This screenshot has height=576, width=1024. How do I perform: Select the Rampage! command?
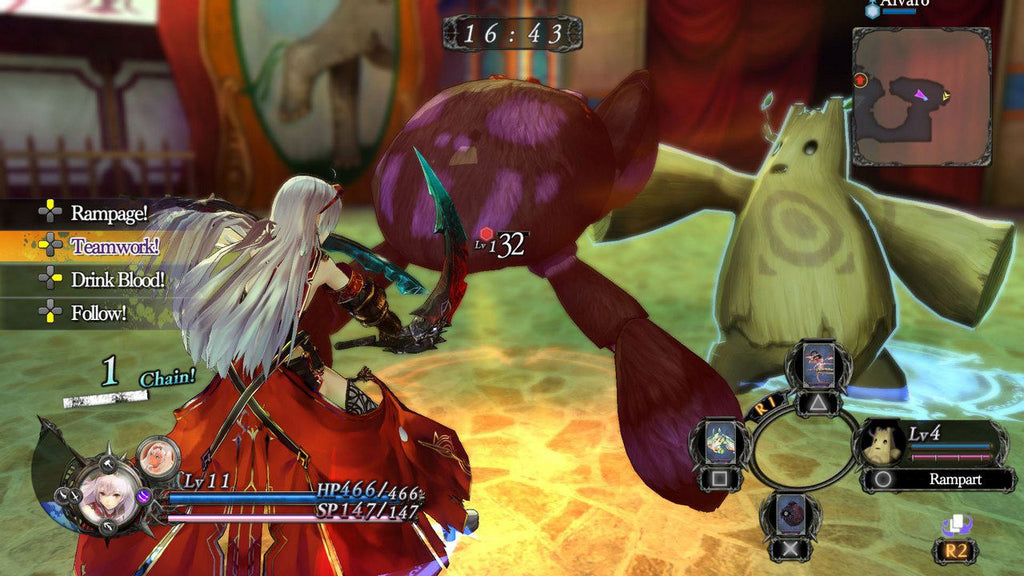[108, 212]
